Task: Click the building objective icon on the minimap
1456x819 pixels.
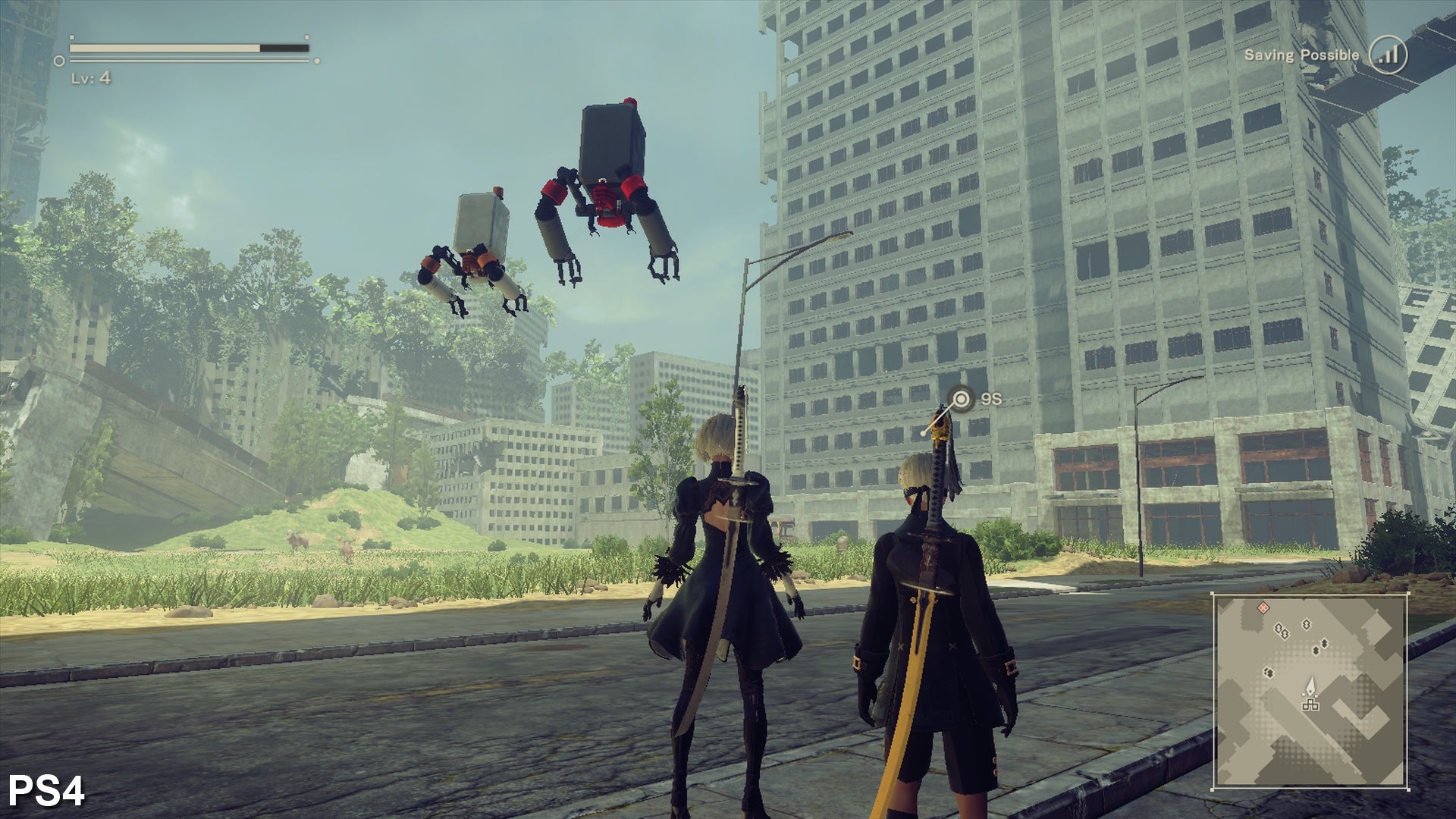Action: pos(1310,705)
